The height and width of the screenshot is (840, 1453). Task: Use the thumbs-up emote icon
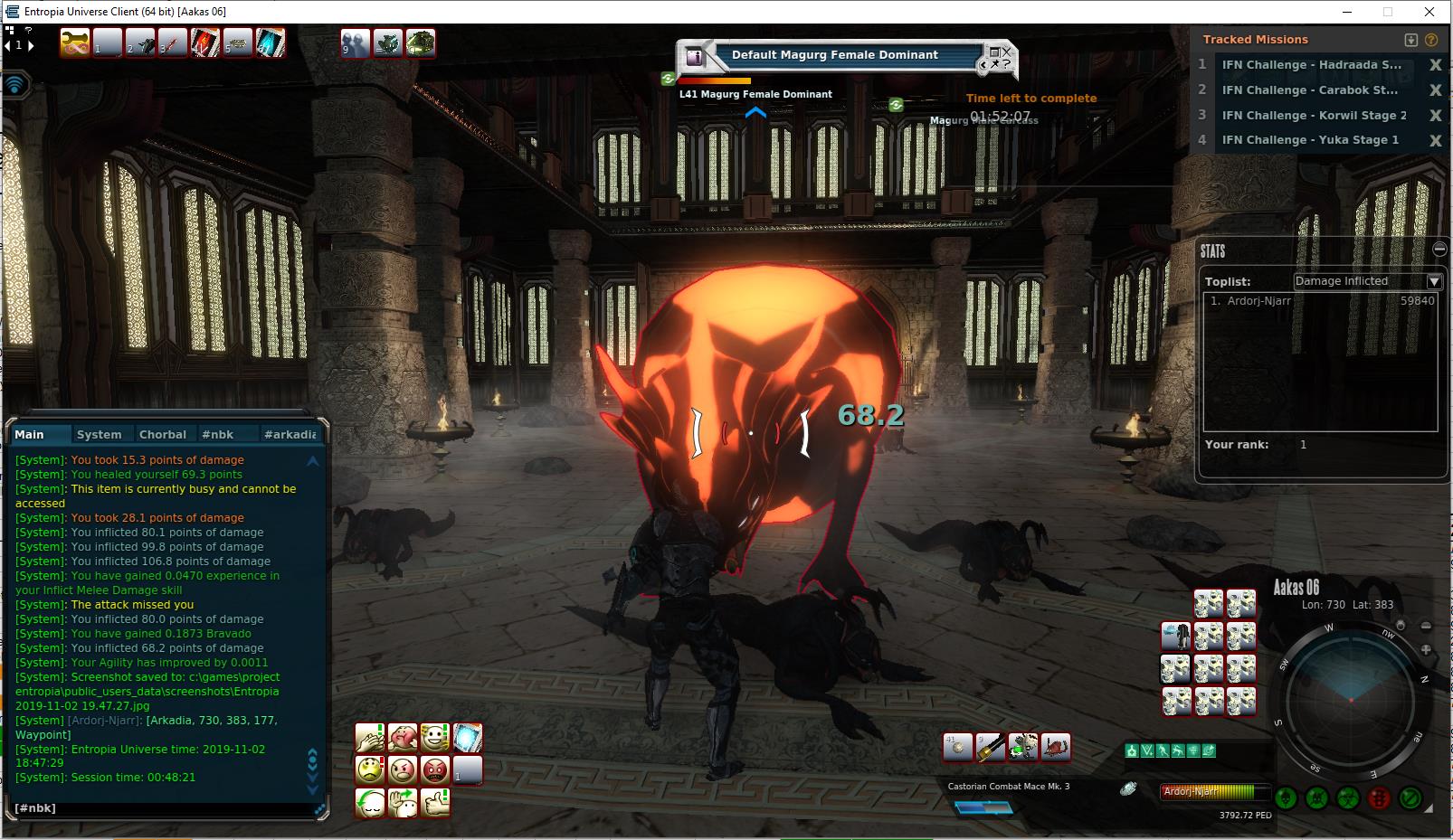(x=435, y=803)
